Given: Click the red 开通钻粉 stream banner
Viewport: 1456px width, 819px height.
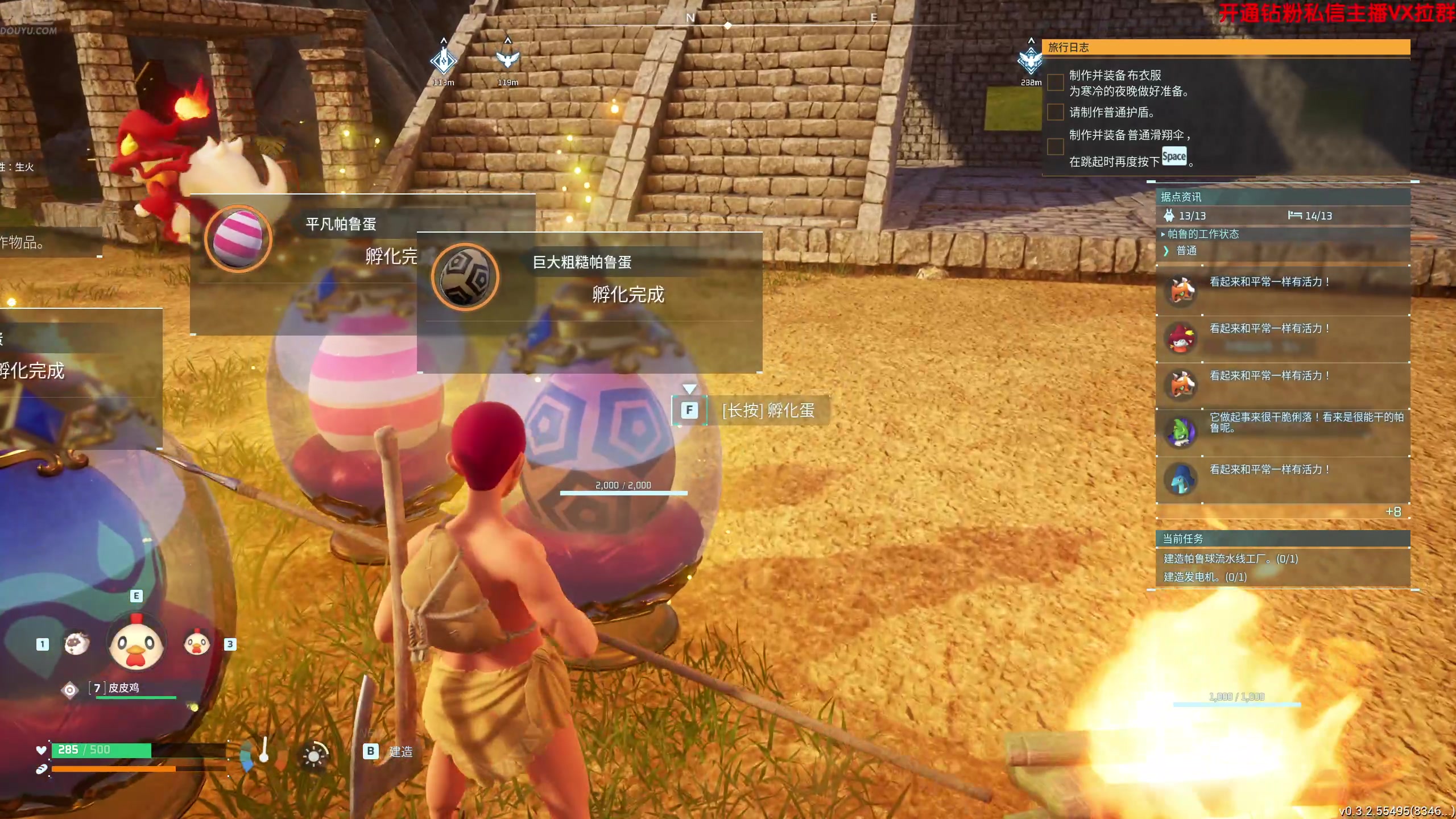Looking at the screenshot, I should point(1337,13).
